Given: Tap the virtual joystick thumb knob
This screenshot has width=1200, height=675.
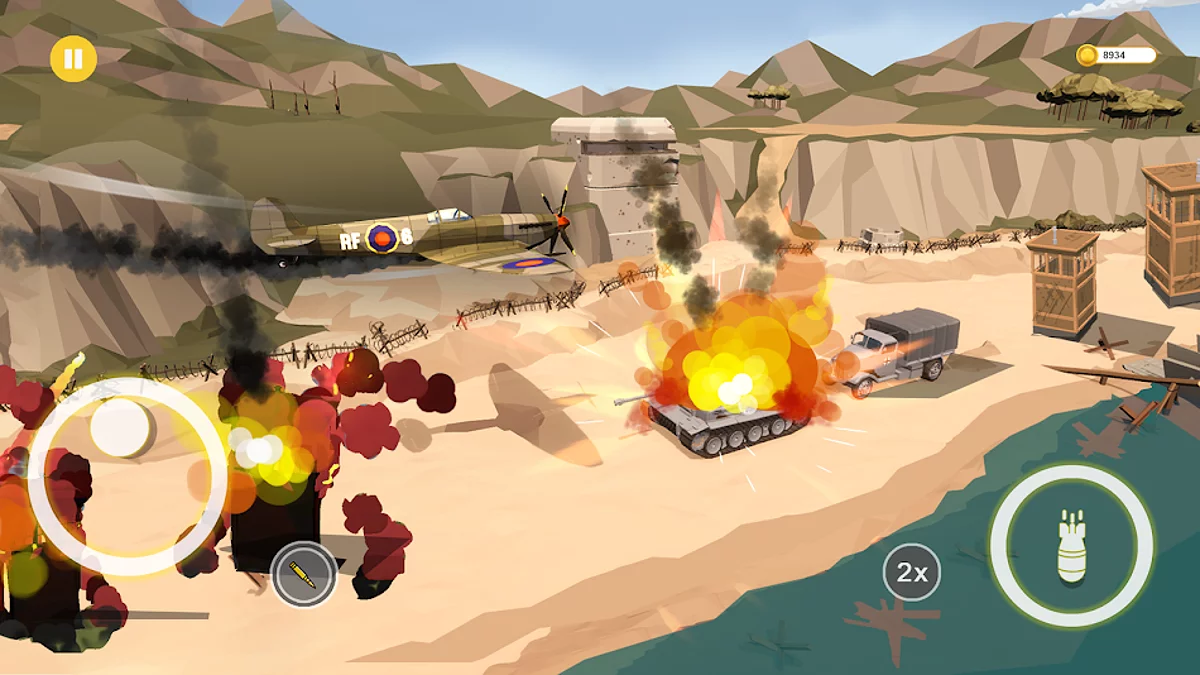Looking at the screenshot, I should coord(122,429).
